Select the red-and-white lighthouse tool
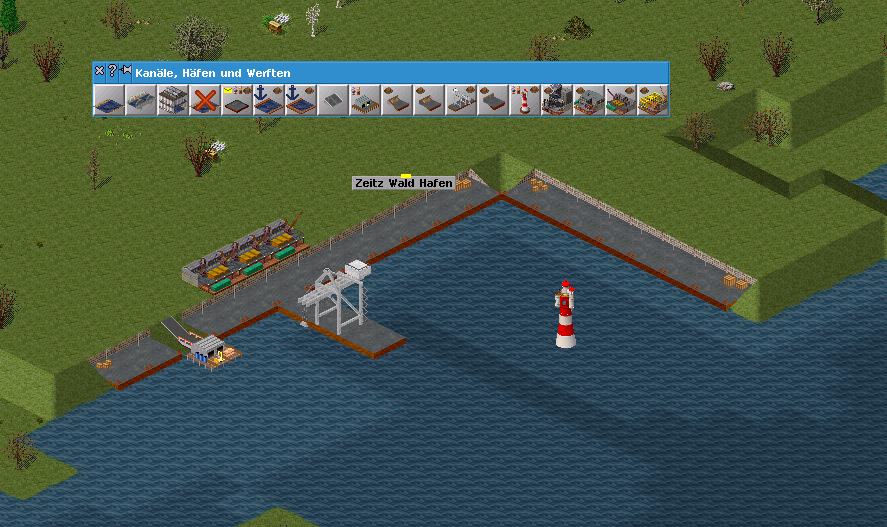Screen dimensions: 887x527 point(525,100)
